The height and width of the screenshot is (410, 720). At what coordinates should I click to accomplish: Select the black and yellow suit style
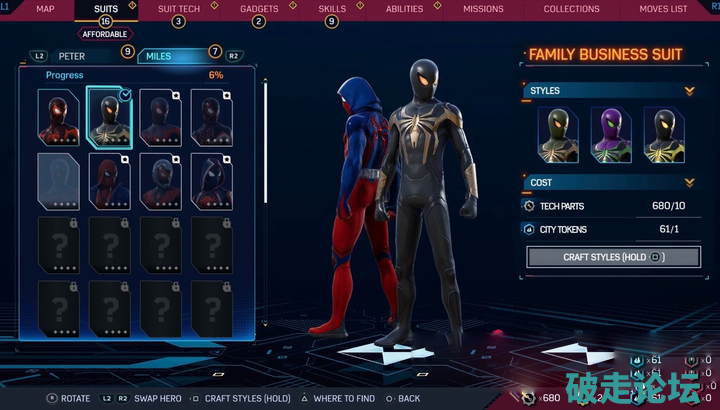[663, 133]
